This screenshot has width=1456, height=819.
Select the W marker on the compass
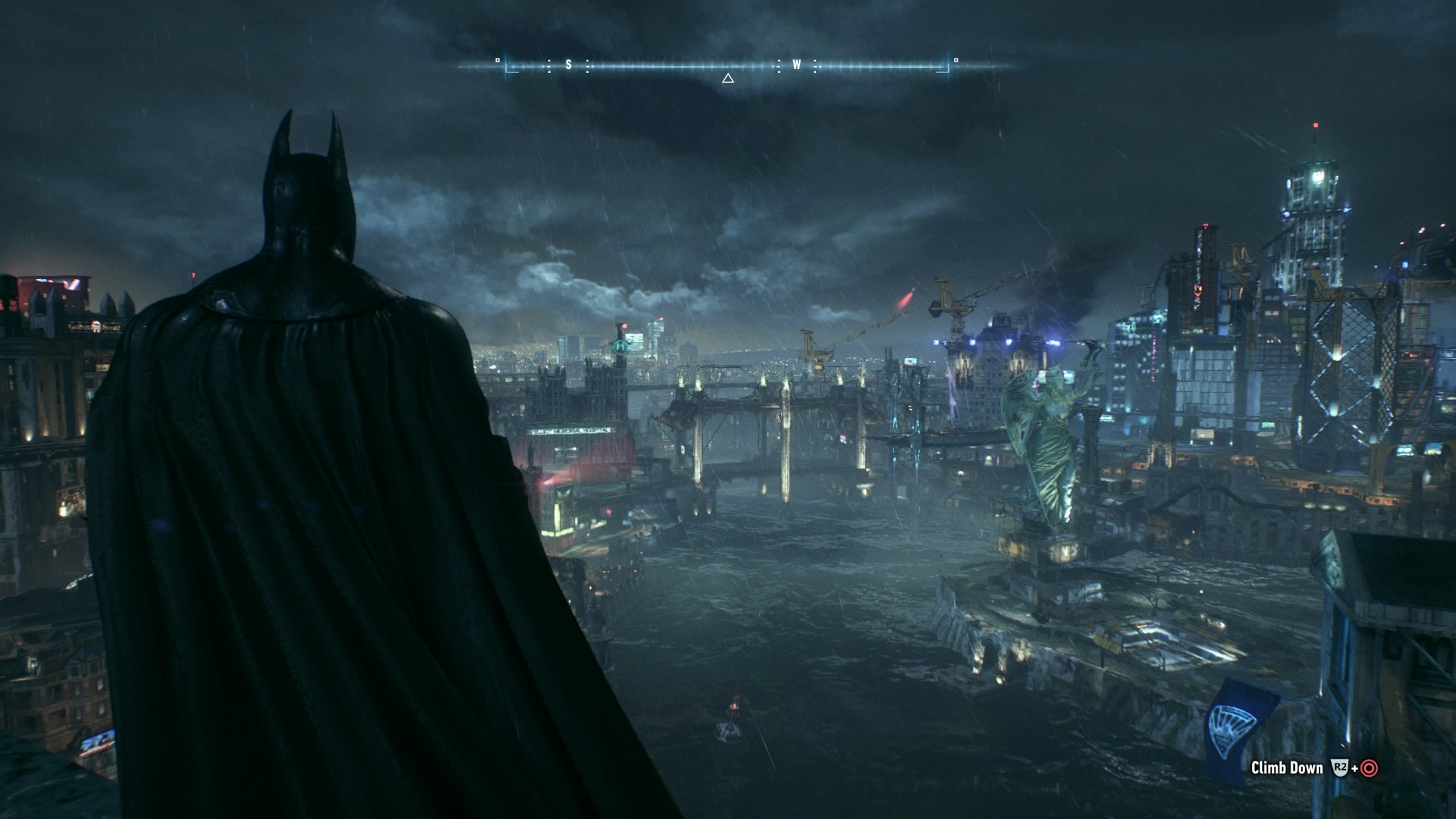[x=796, y=65]
